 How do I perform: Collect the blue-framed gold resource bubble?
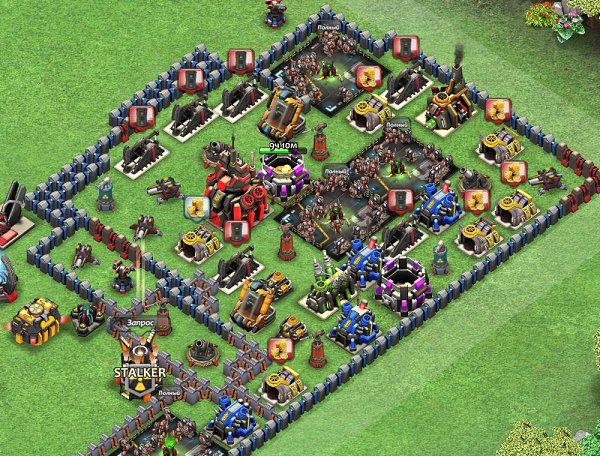pos(195,208)
